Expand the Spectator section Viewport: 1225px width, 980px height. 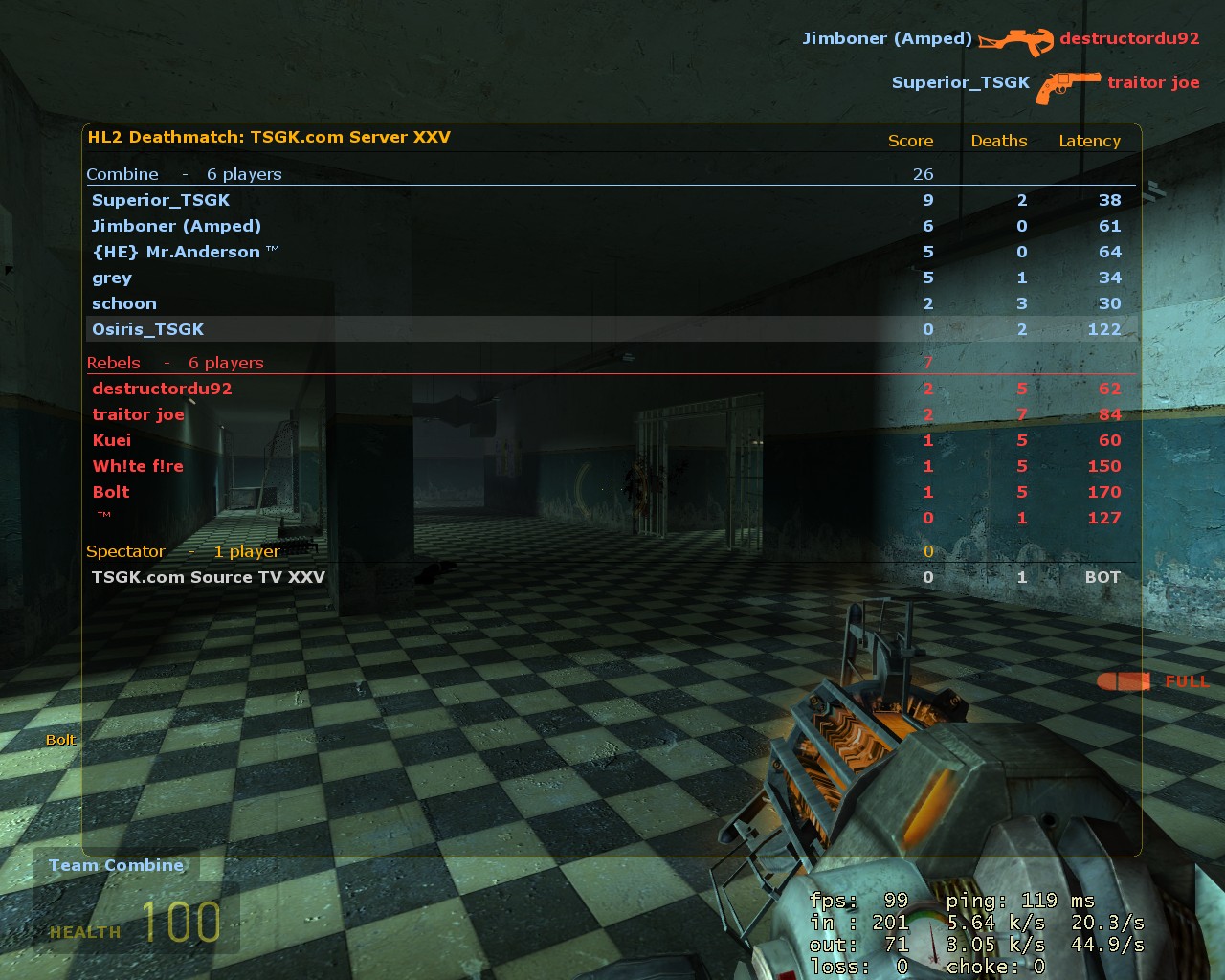(x=126, y=551)
